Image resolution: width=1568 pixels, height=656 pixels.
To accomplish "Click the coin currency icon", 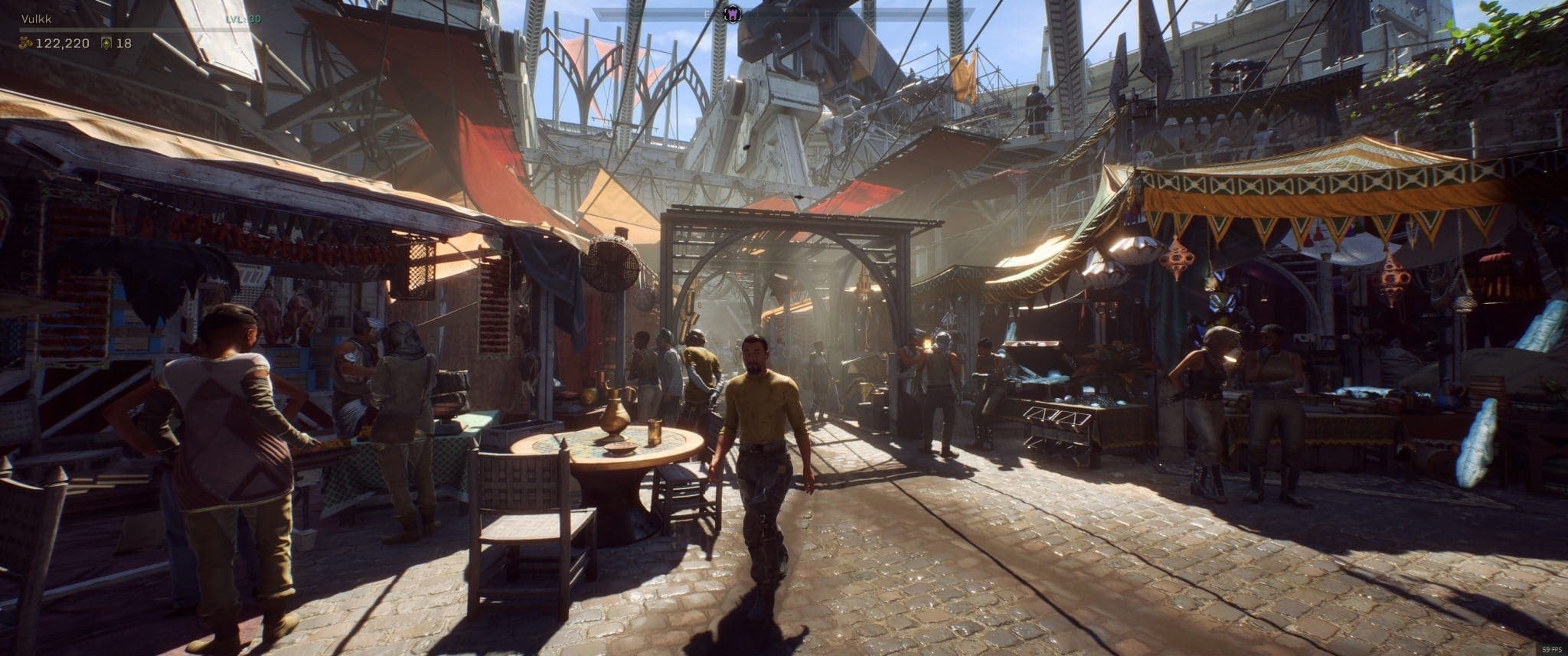I will point(27,44).
